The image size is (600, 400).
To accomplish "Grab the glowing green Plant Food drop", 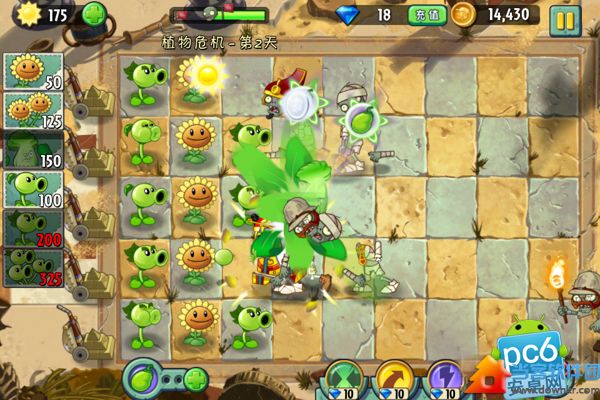I will pos(358,120).
